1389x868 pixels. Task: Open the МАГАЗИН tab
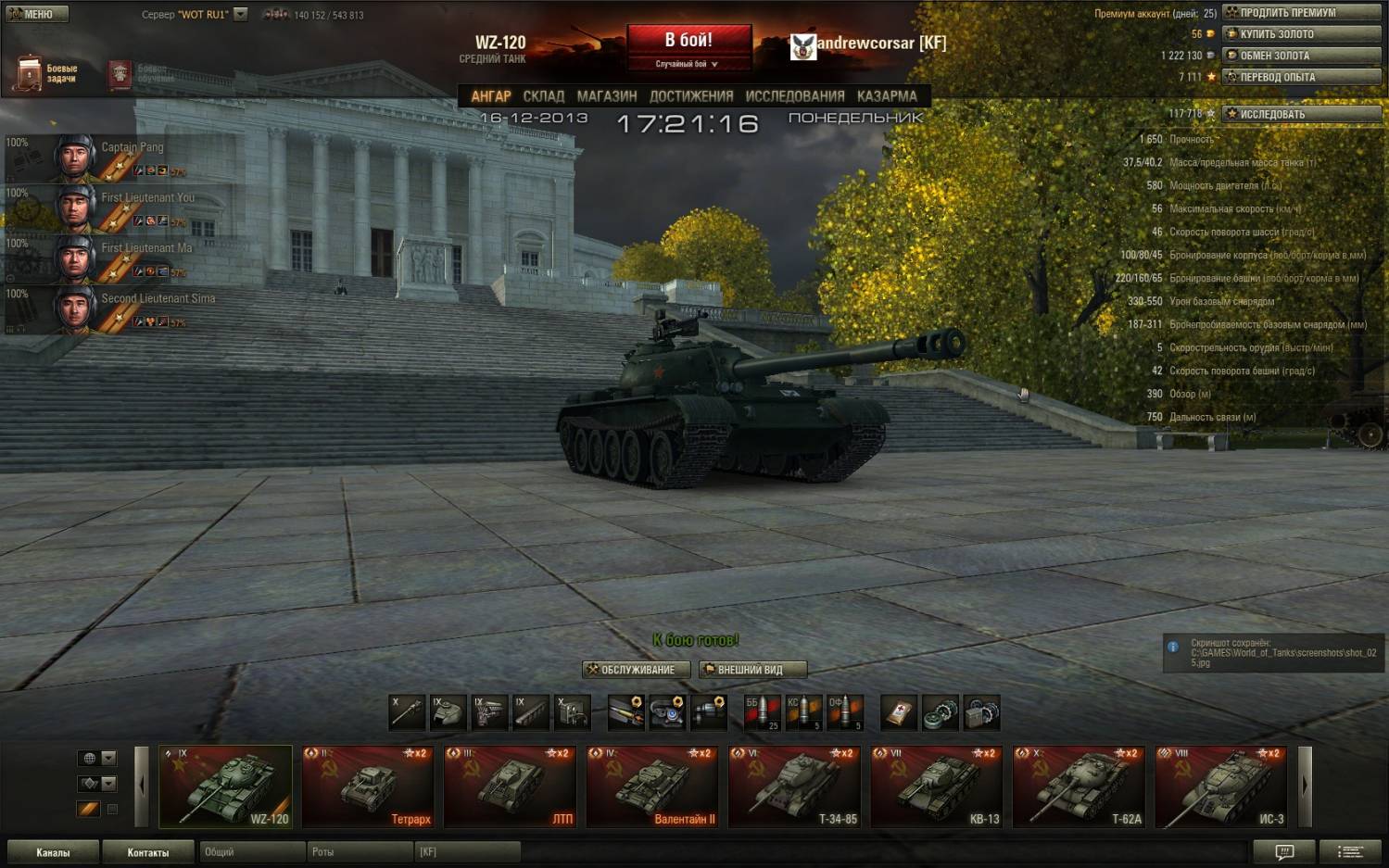(607, 96)
